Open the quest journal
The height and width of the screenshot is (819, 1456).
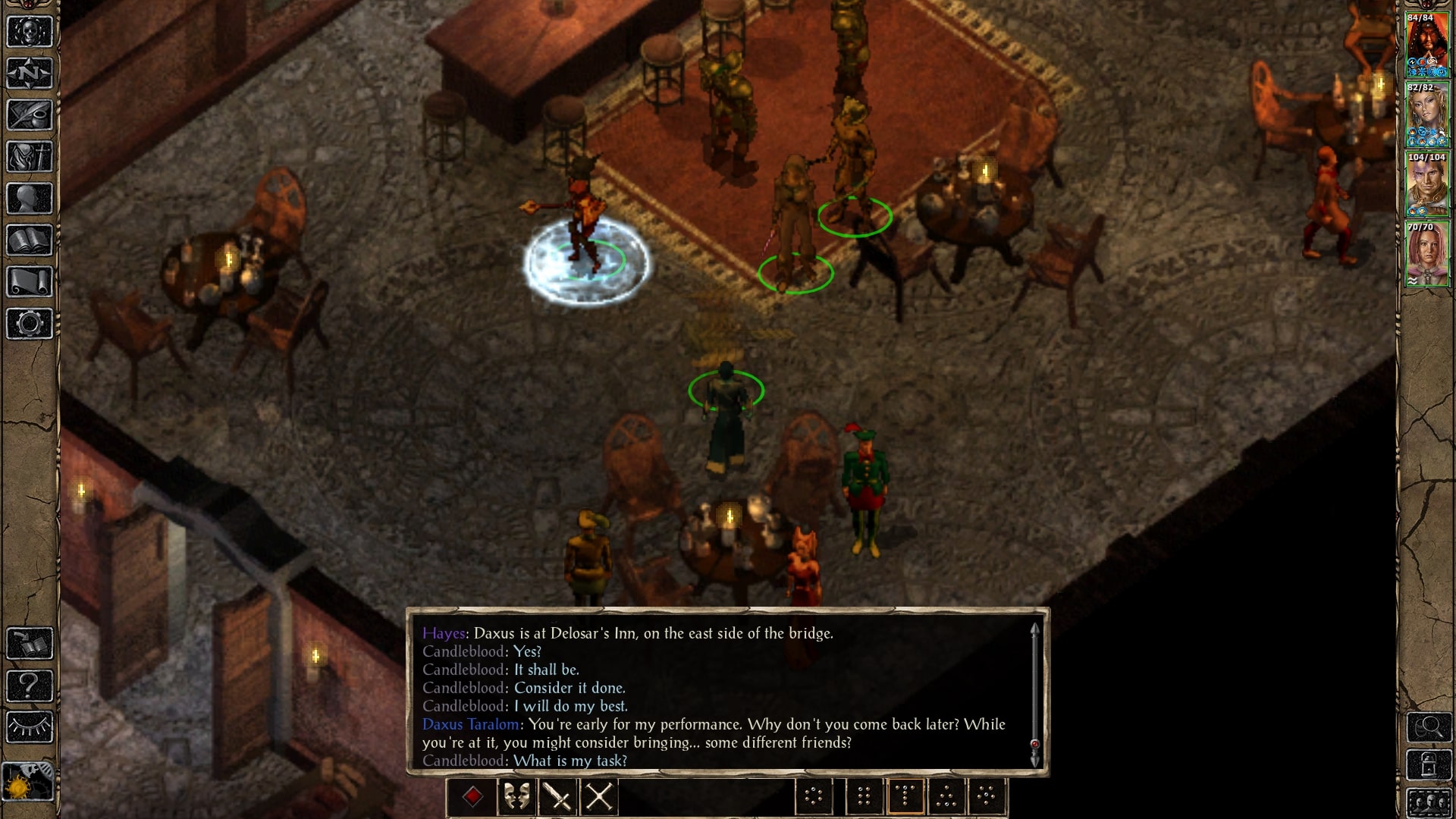[28, 115]
